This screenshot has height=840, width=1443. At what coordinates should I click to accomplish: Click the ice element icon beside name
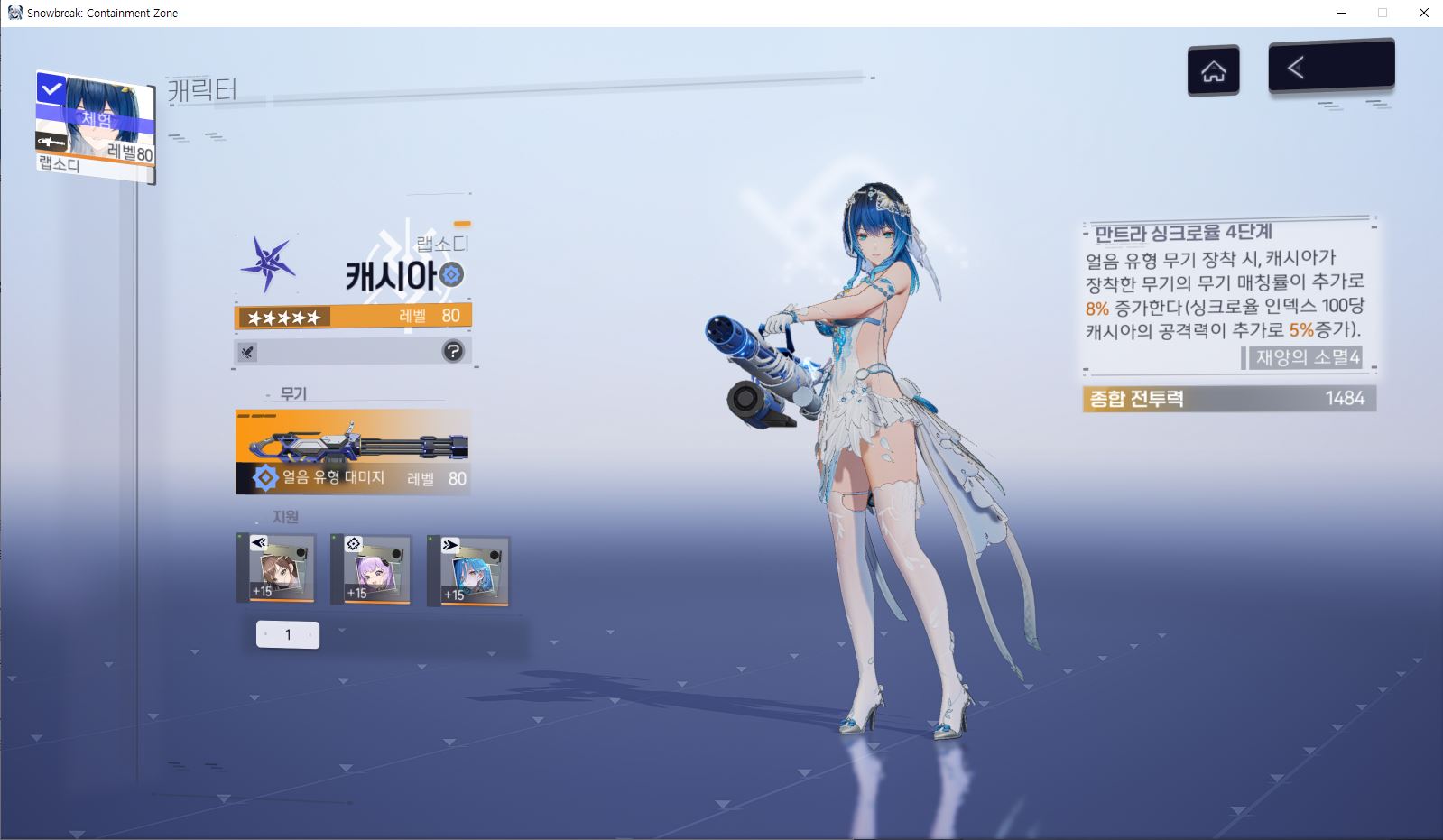(452, 274)
